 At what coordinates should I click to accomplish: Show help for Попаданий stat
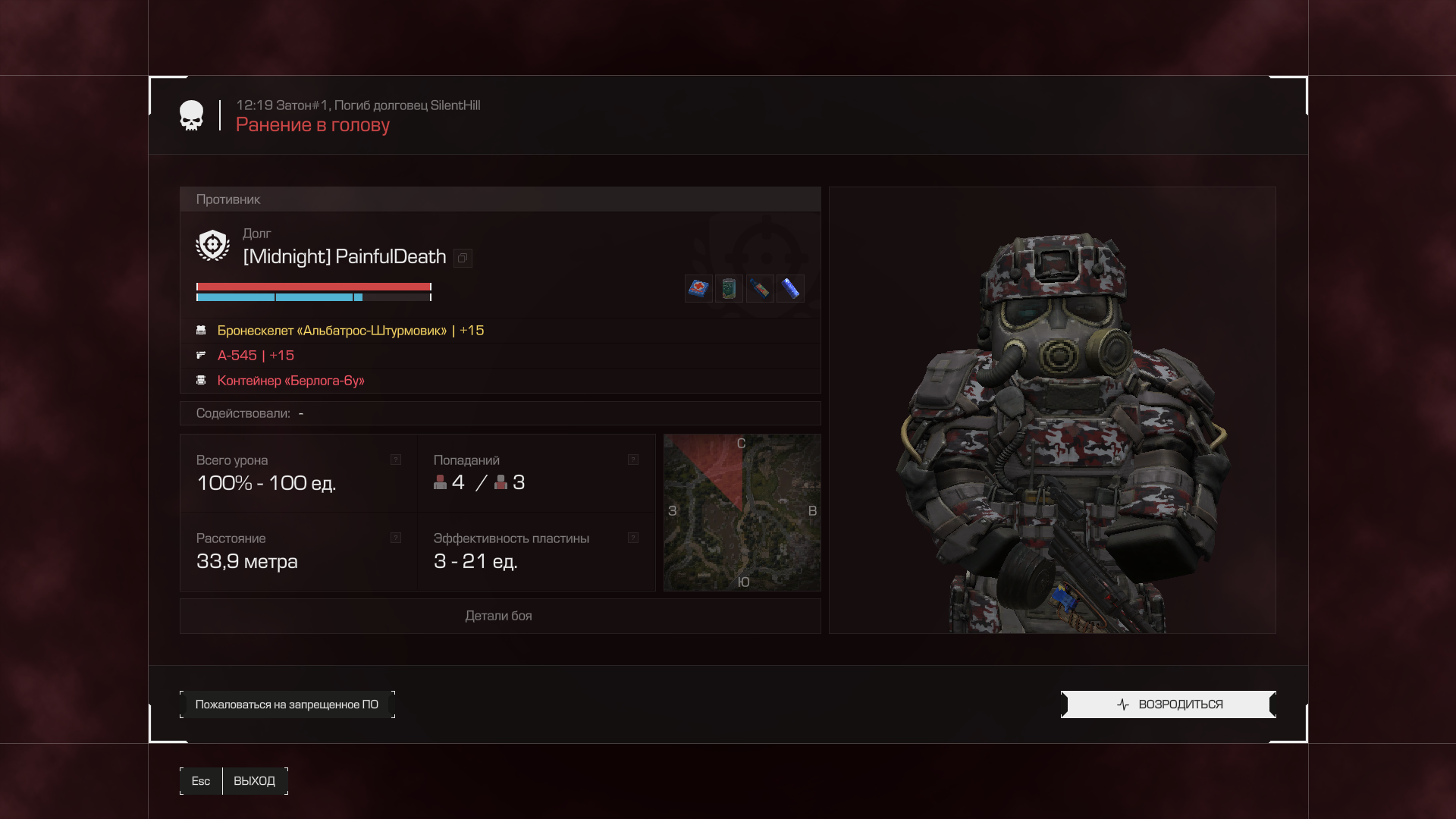coord(633,460)
